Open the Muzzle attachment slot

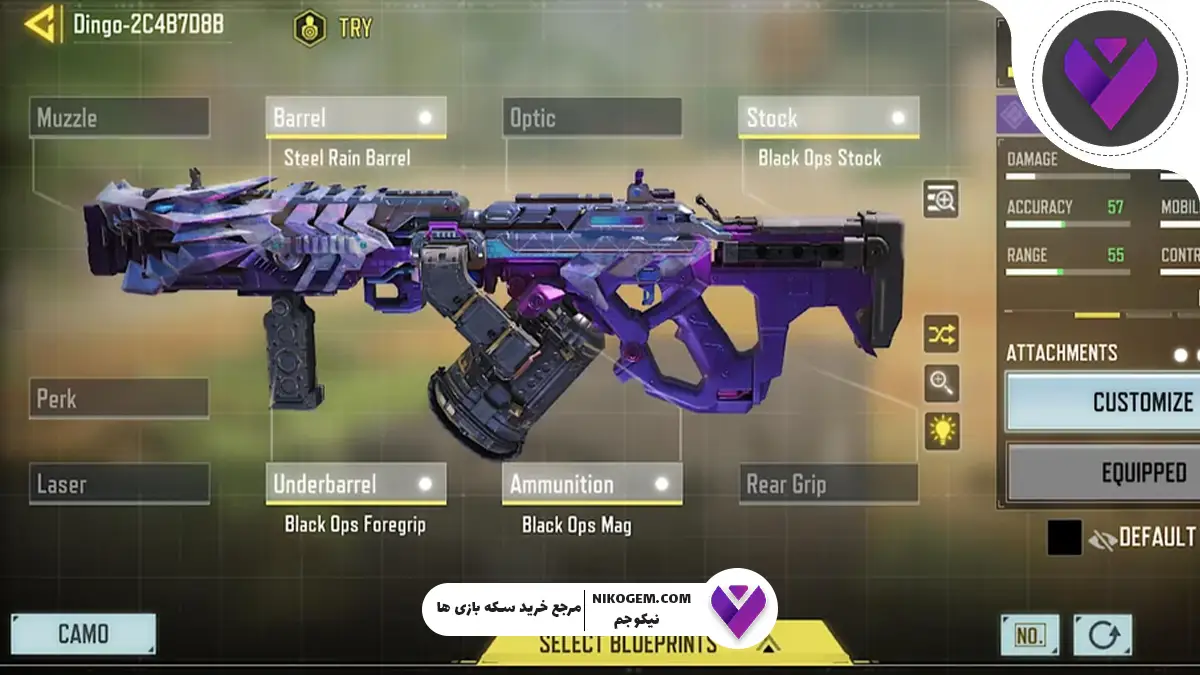tap(120, 118)
